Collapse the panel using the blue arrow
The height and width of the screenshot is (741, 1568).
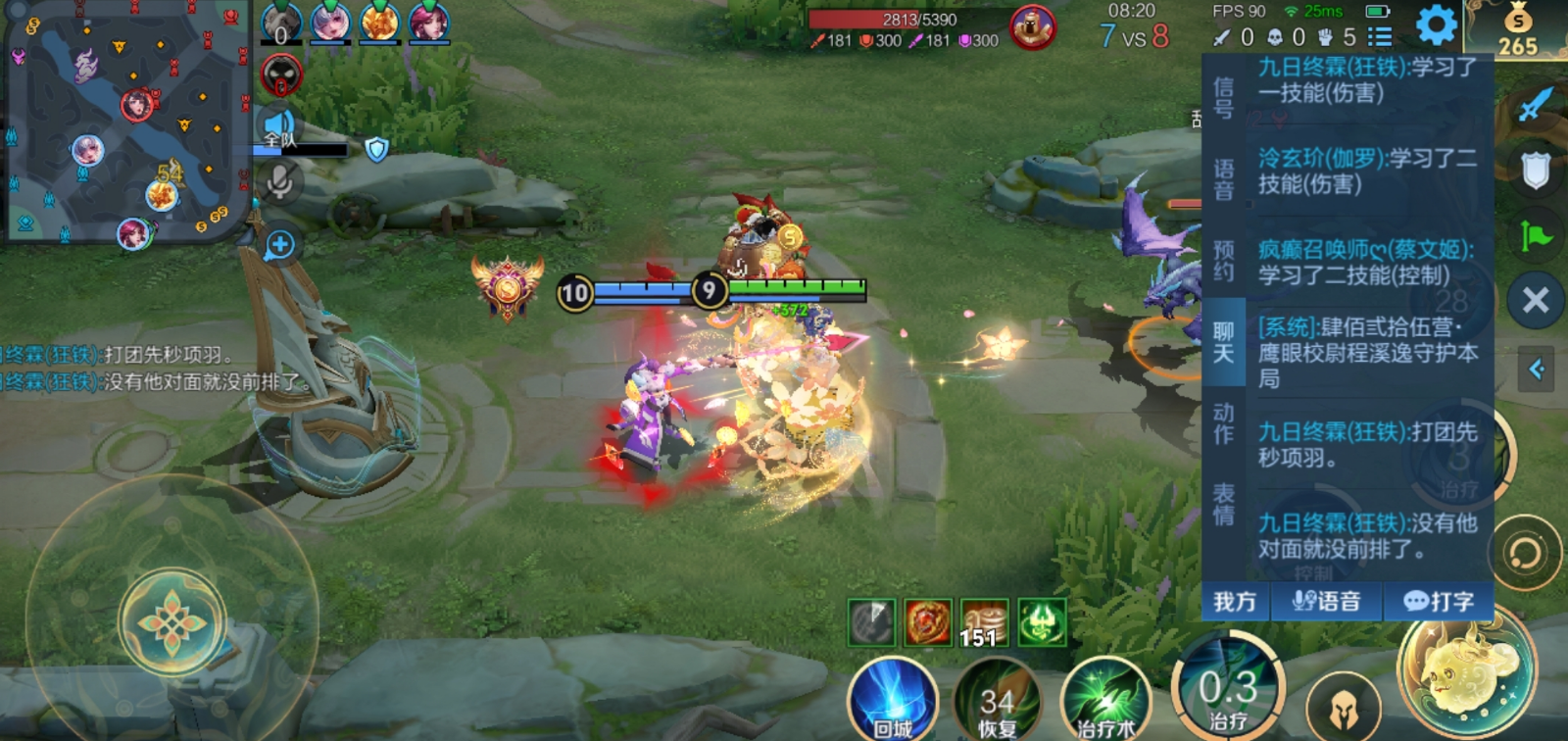coord(1536,370)
